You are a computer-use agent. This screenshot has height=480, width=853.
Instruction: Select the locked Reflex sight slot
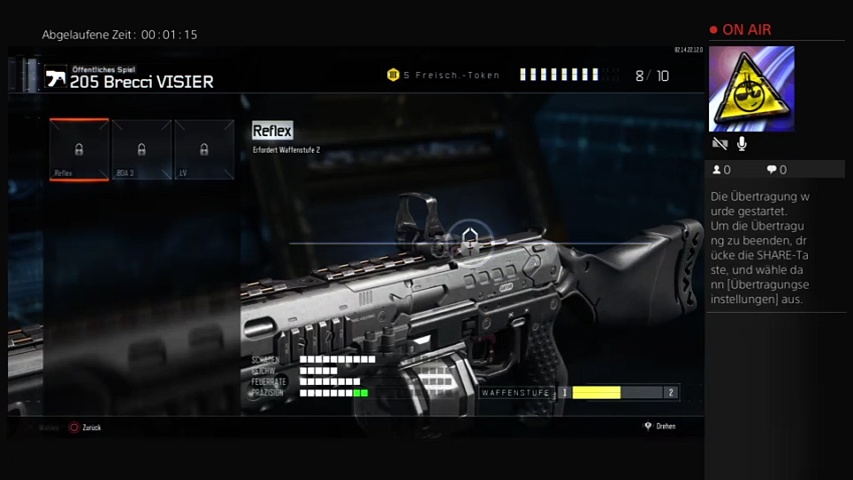79,150
